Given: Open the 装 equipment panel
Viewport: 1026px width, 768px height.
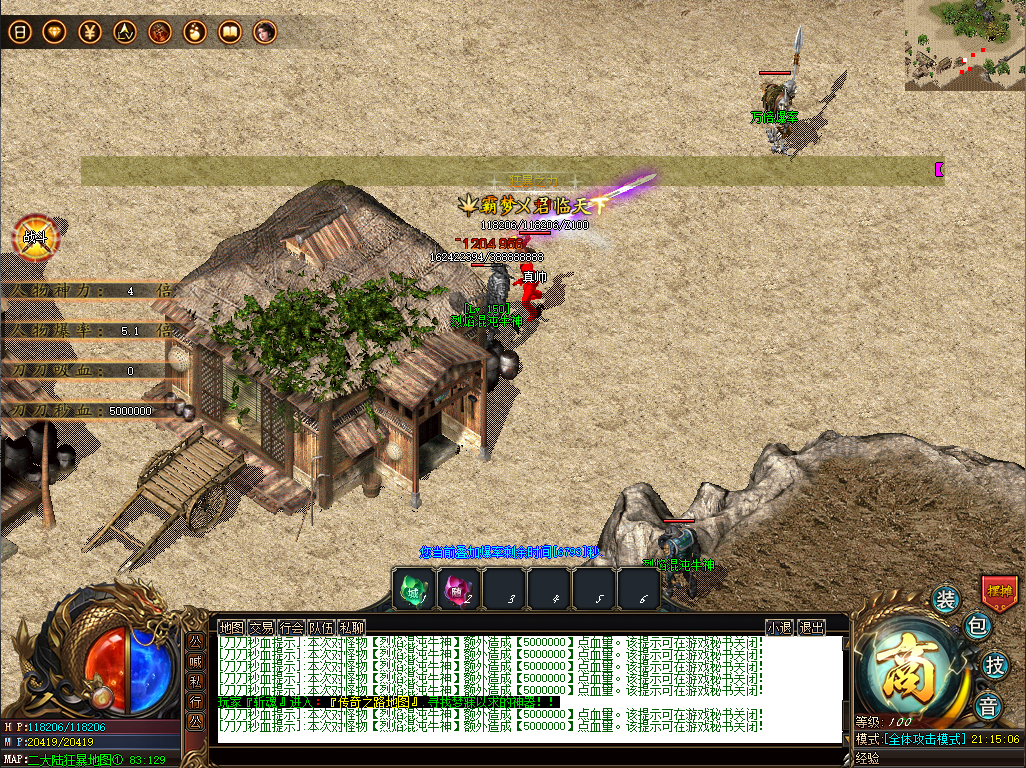Looking at the screenshot, I should [946, 600].
